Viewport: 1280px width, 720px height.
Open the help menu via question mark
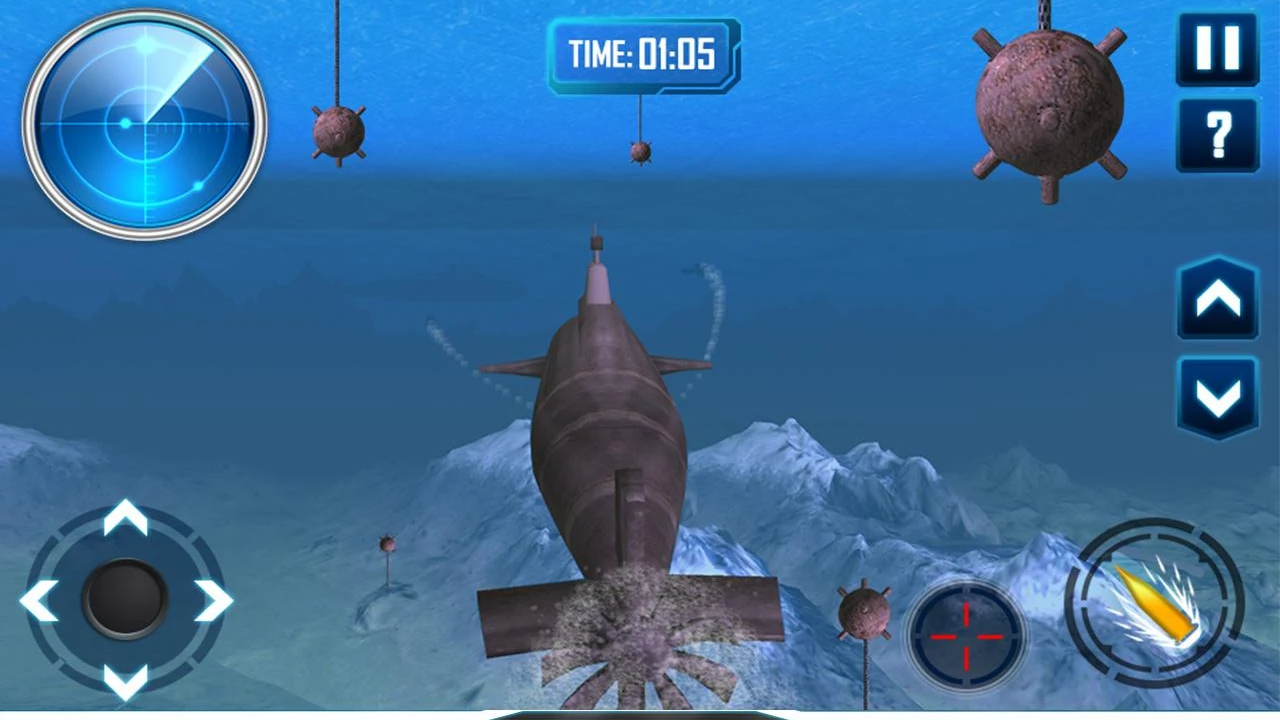click(x=1217, y=135)
